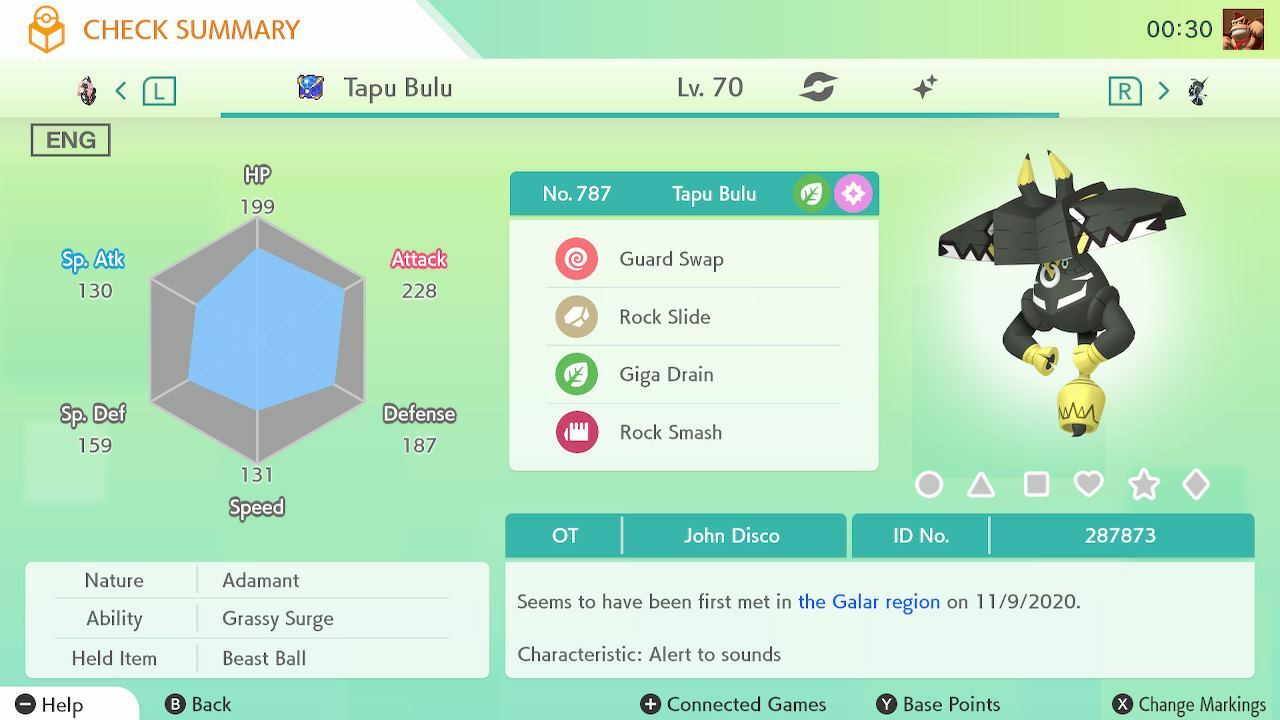Image resolution: width=1280 pixels, height=720 pixels.
Task: Click the Fighting type icon next to Rock Smash
Action: [x=576, y=432]
